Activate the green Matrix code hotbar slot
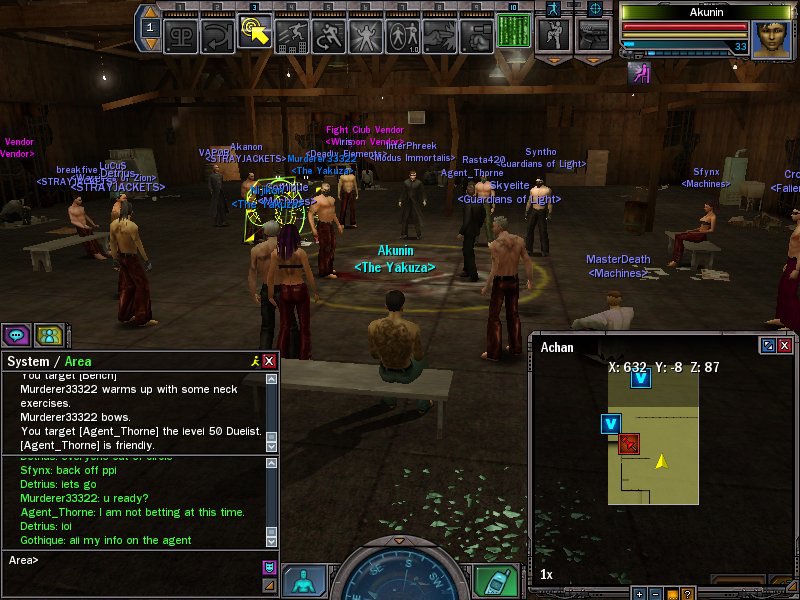Screen dimensions: 800x600 [x=513, y=32]
